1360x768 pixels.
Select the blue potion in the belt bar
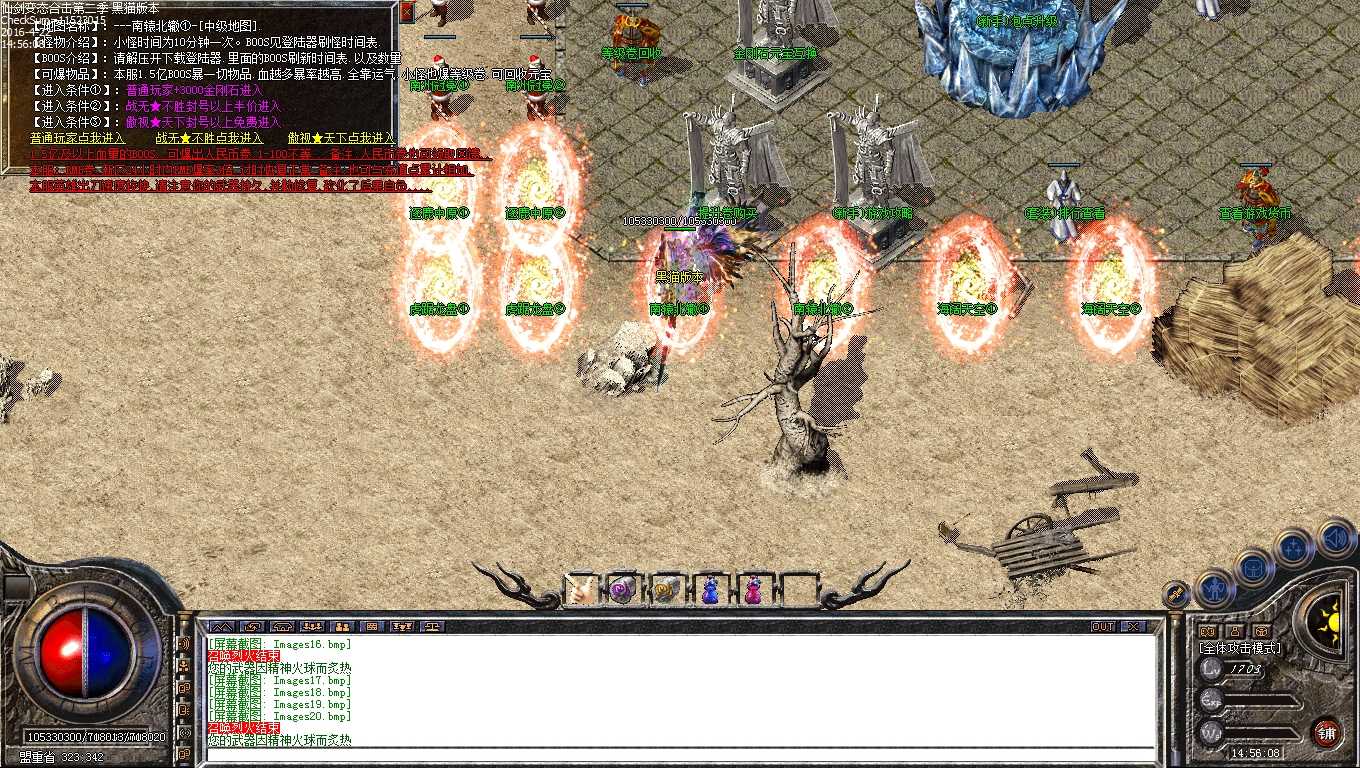coord(710,589)
